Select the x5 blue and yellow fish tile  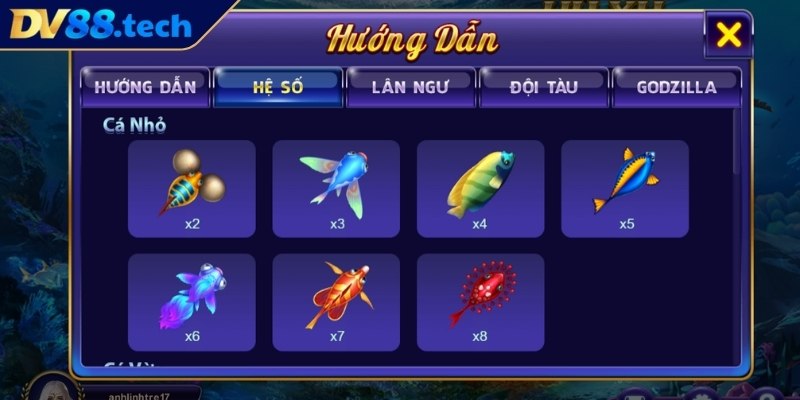coord(625,188)
